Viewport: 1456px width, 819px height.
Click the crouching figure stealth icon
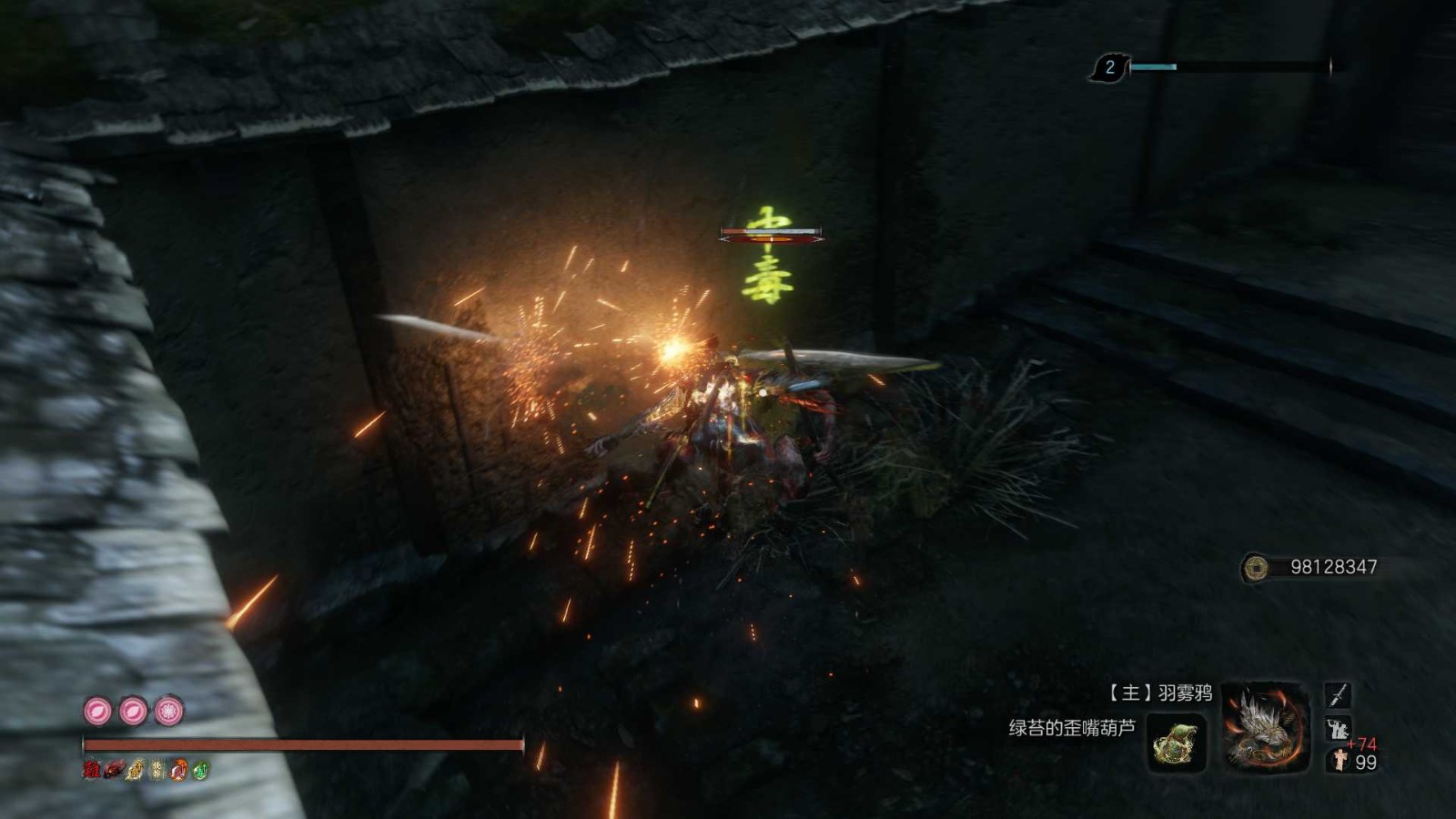(1337, 729)
